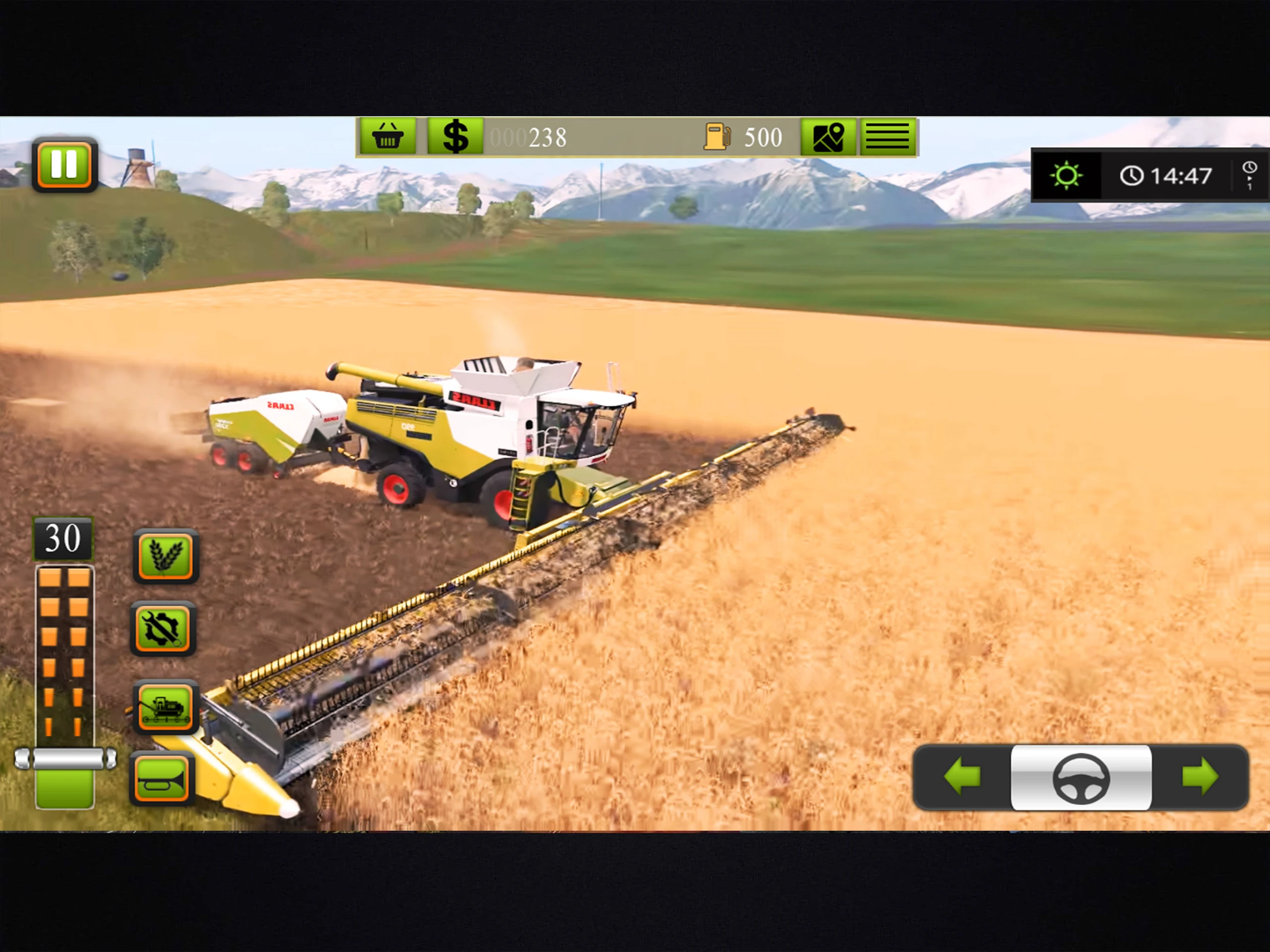Sound the horn button

pyautogui.click(x=163, y=778)
